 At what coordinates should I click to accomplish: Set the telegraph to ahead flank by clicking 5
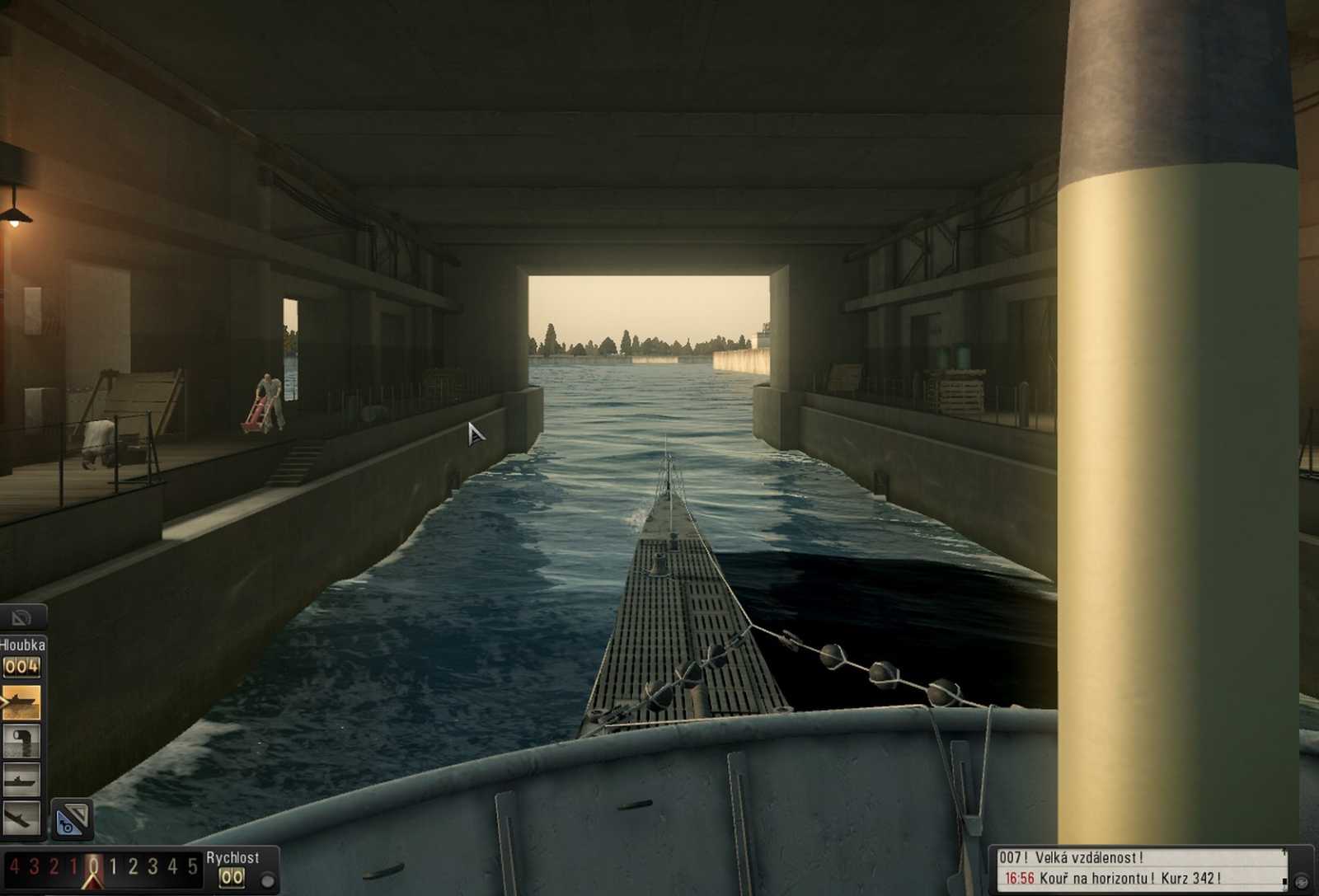click(195, 864)
